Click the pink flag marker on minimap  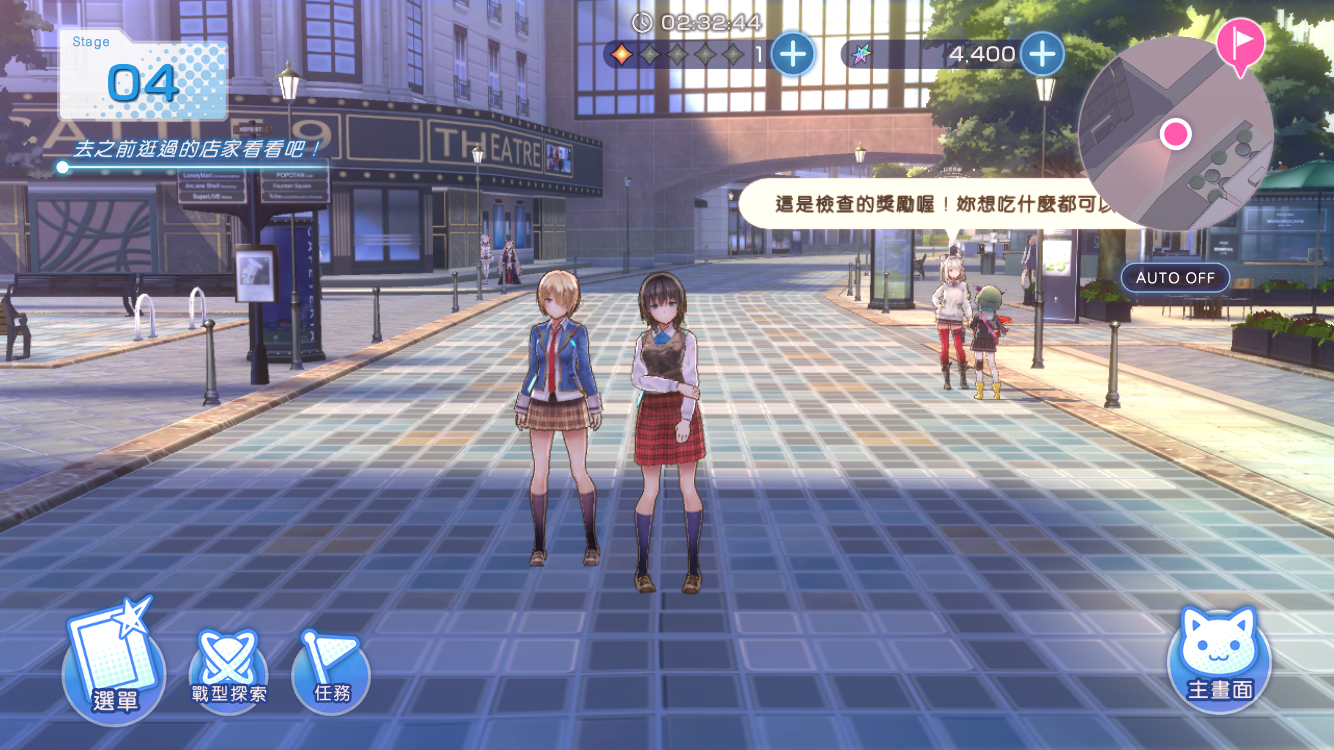[x=1240, y=44]
